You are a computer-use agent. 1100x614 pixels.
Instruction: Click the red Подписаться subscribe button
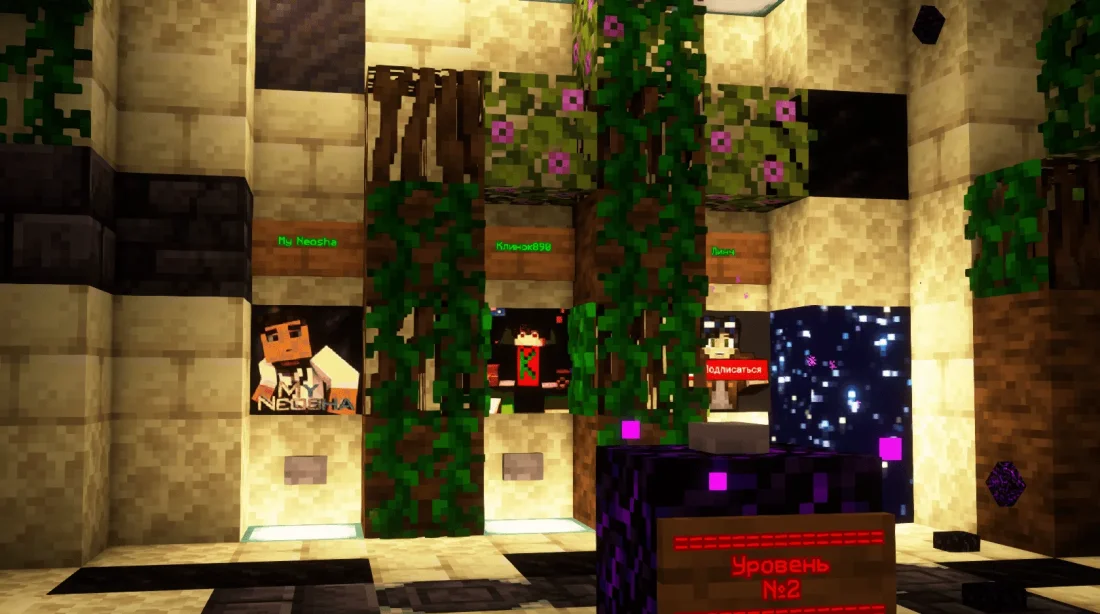coord(733,369)
